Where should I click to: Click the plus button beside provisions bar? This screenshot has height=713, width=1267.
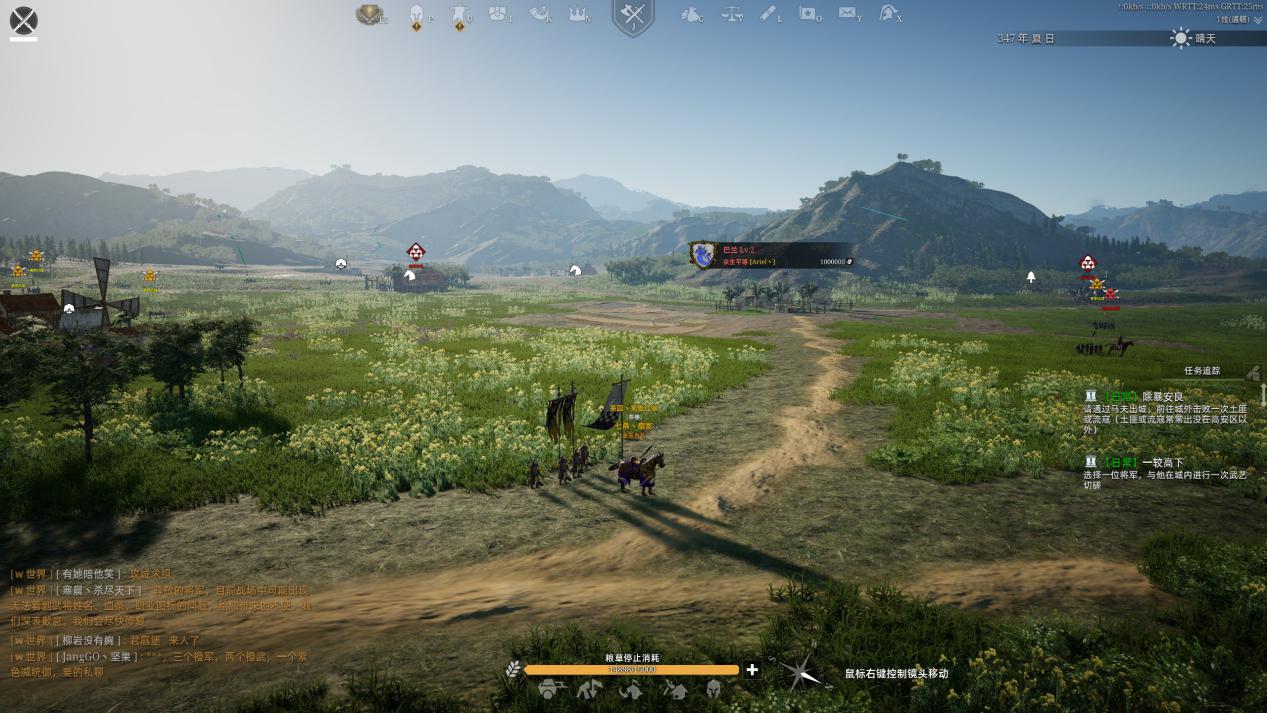pyautogui.click(x=752, y=670)
